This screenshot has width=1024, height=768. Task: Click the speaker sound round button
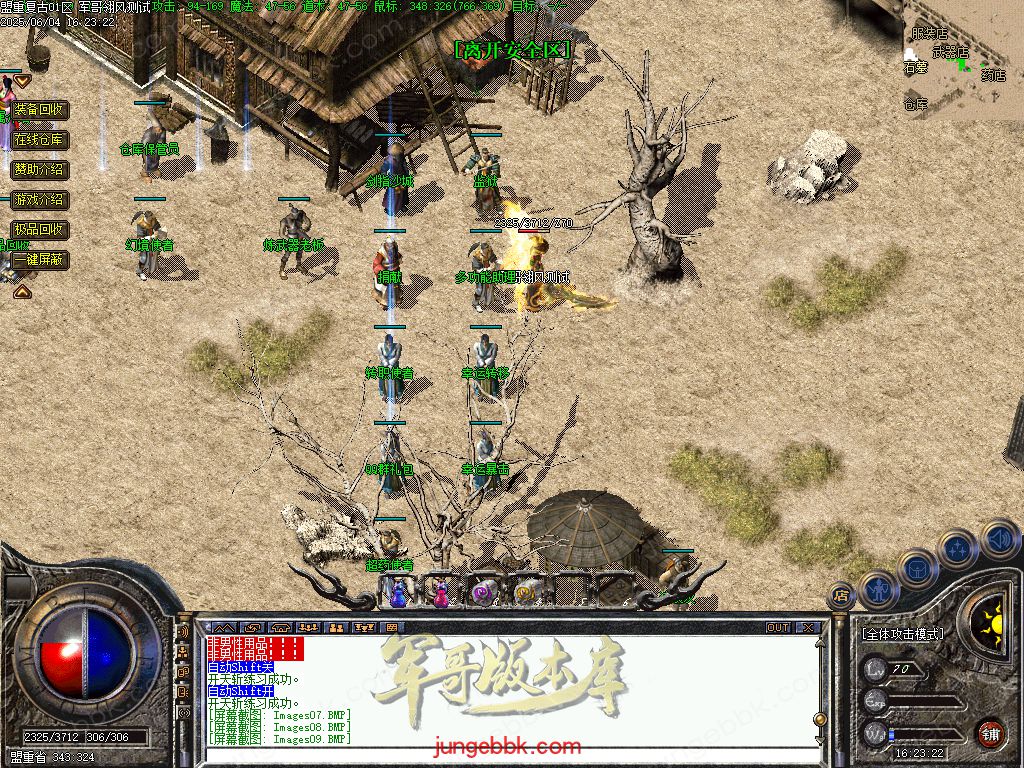point(999,540)
